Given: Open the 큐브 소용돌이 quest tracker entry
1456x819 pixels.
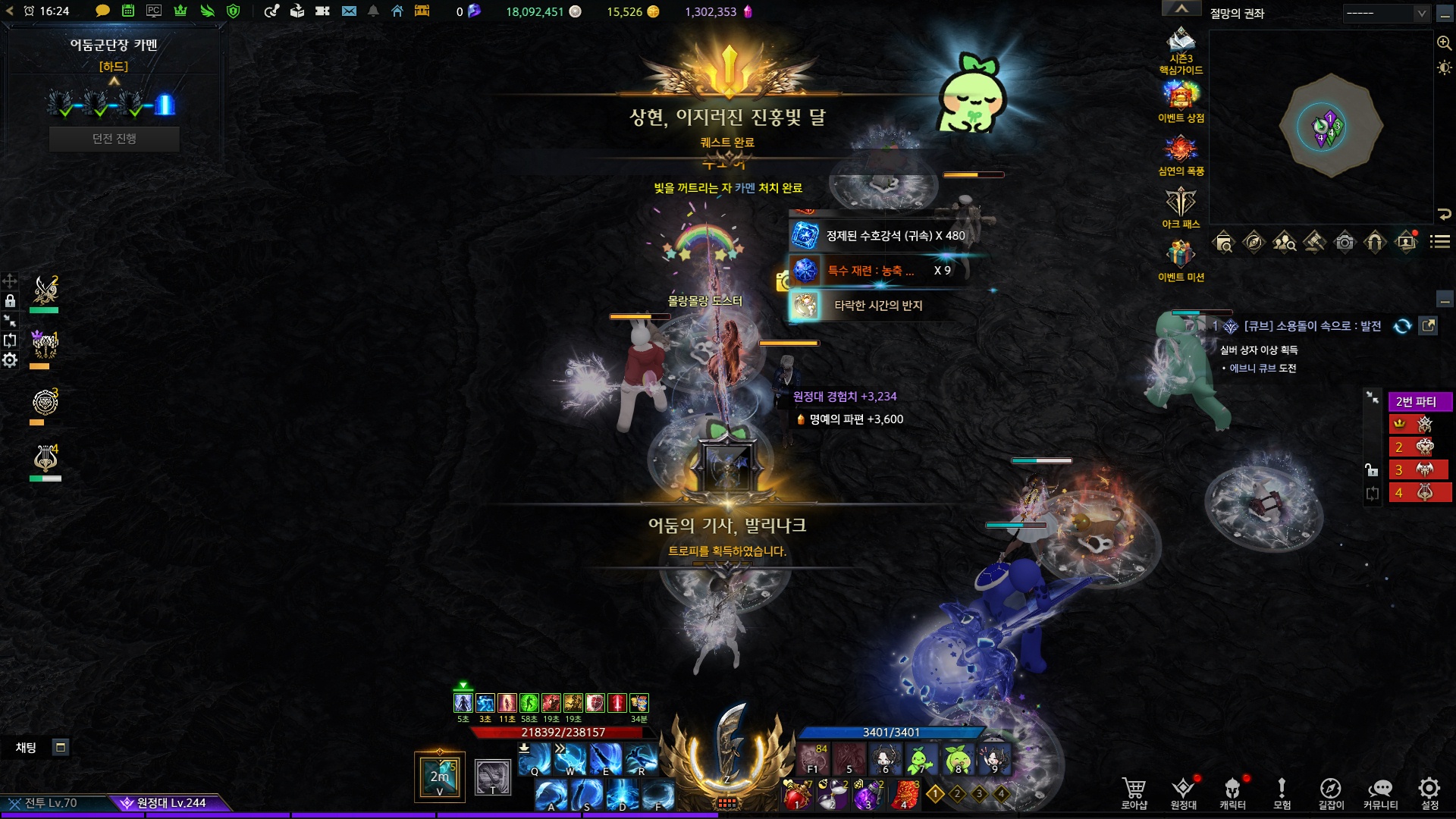Looking at the screenshot, I should click(1312, 326).
